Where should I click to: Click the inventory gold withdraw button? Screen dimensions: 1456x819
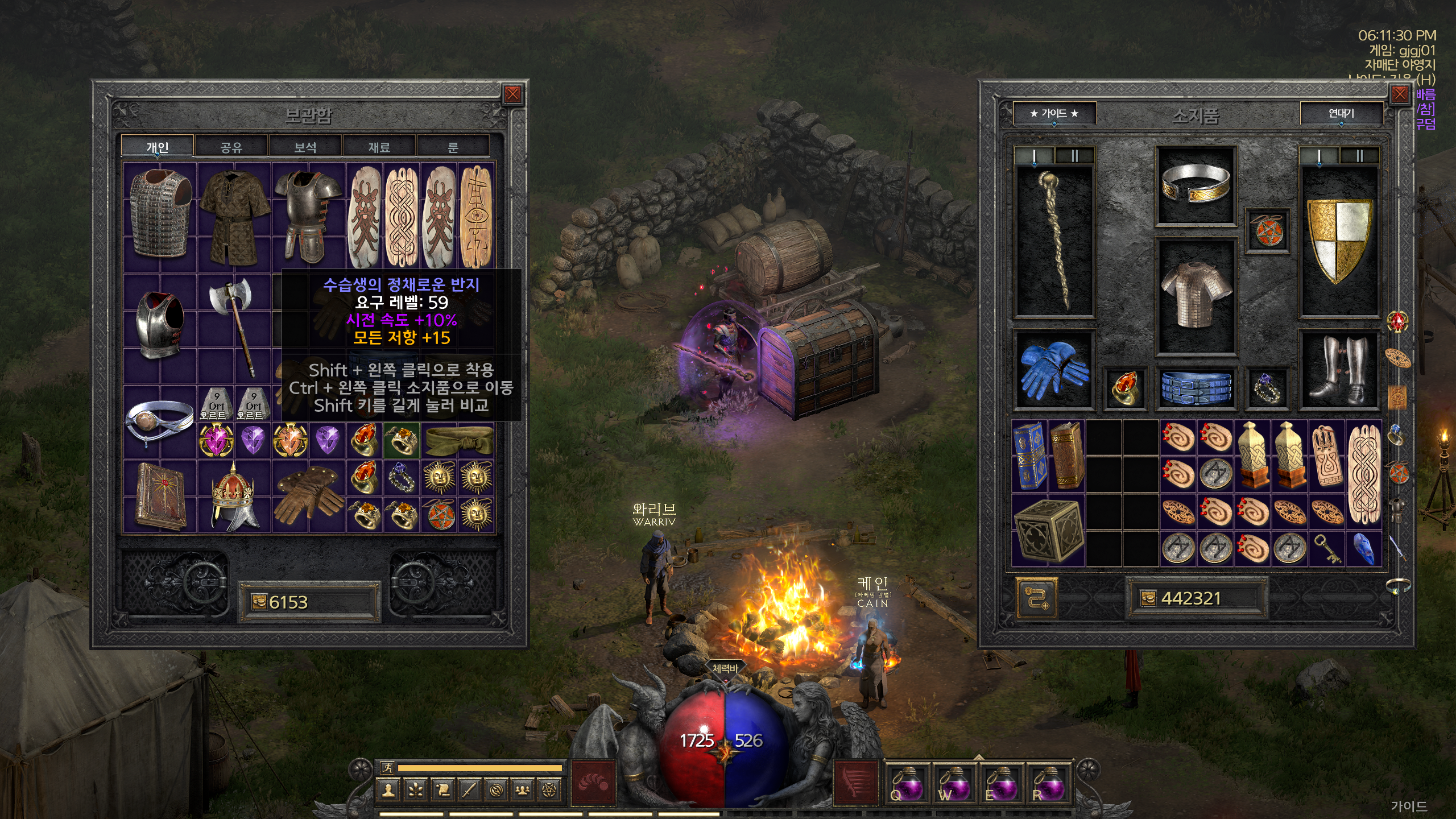(1036, 598)
